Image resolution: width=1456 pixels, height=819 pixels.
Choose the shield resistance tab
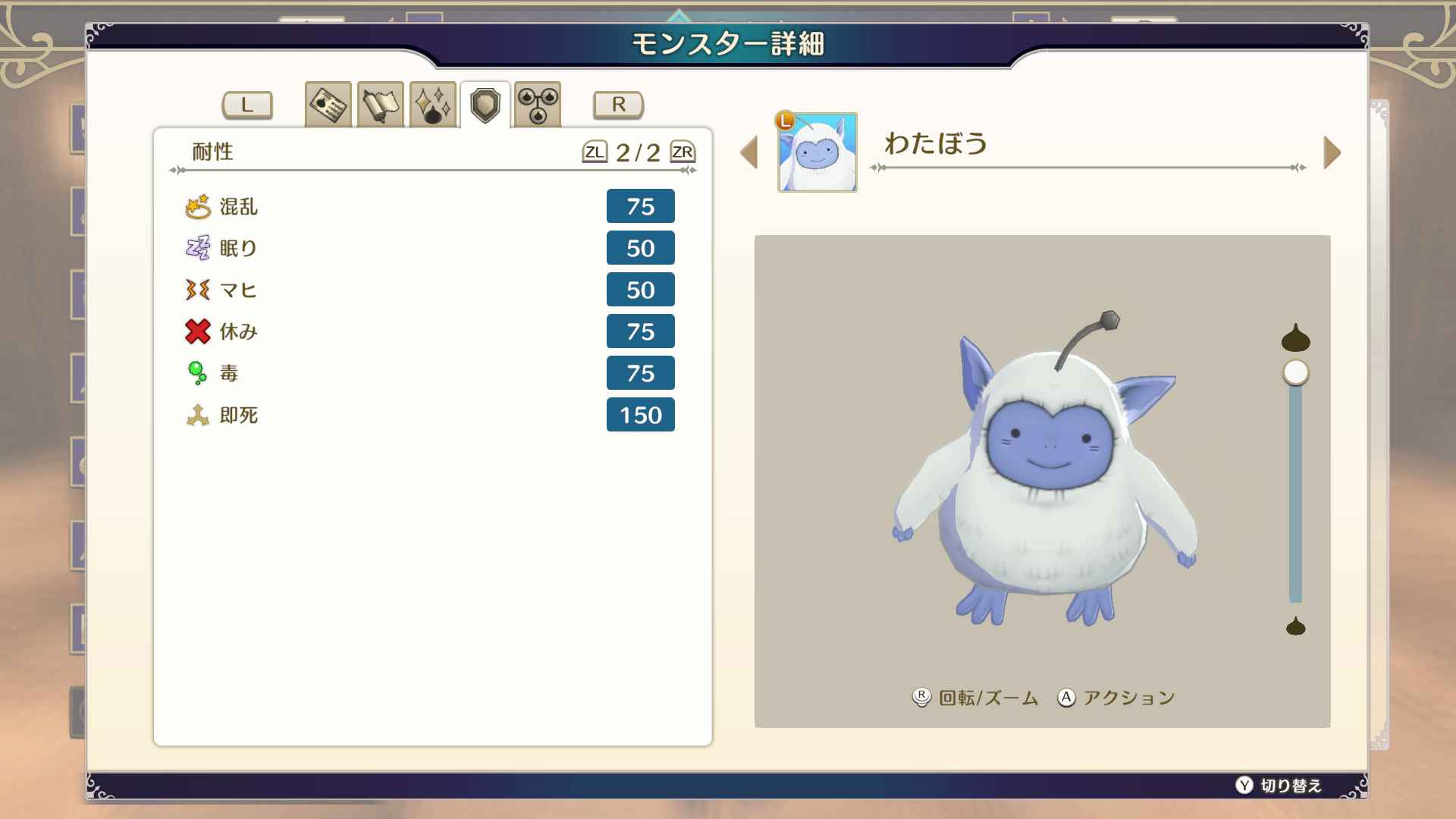[x=485, y=105]
